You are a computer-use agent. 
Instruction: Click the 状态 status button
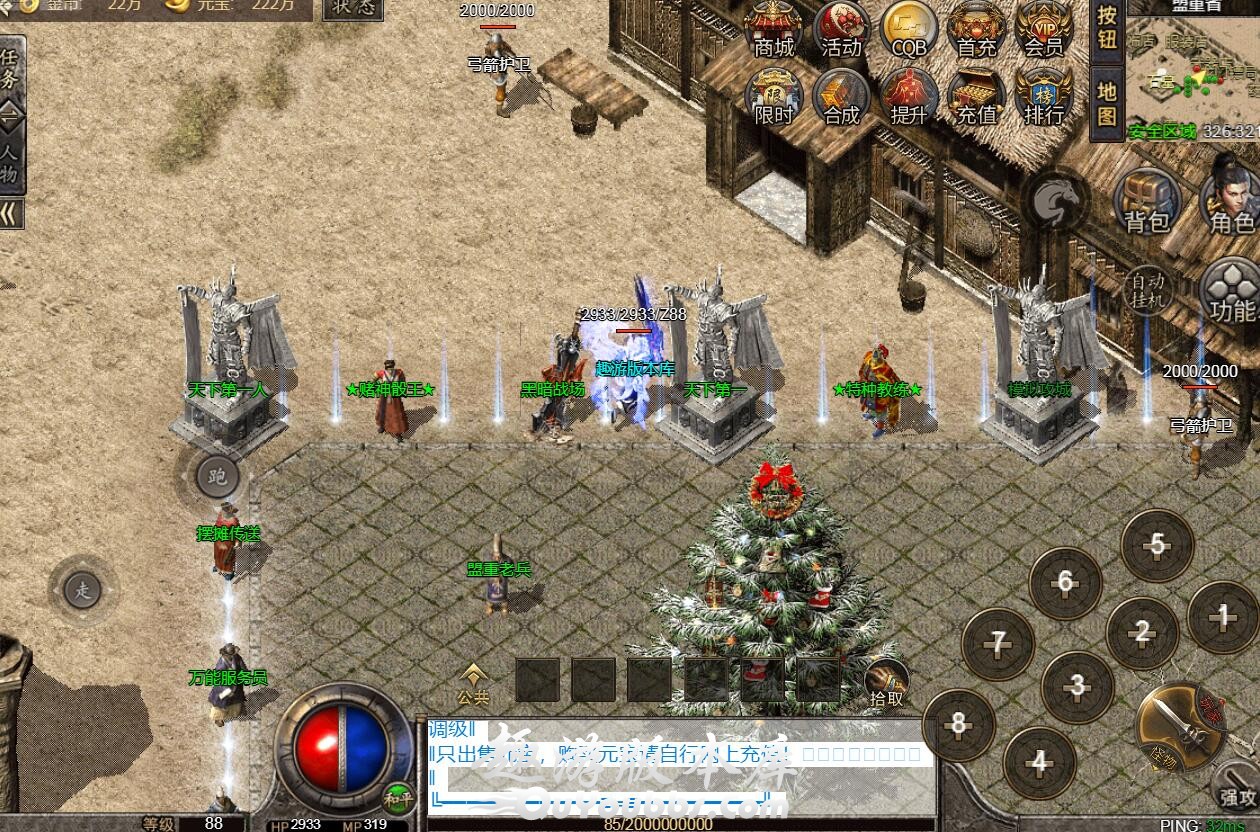click(x=354, y=8)
